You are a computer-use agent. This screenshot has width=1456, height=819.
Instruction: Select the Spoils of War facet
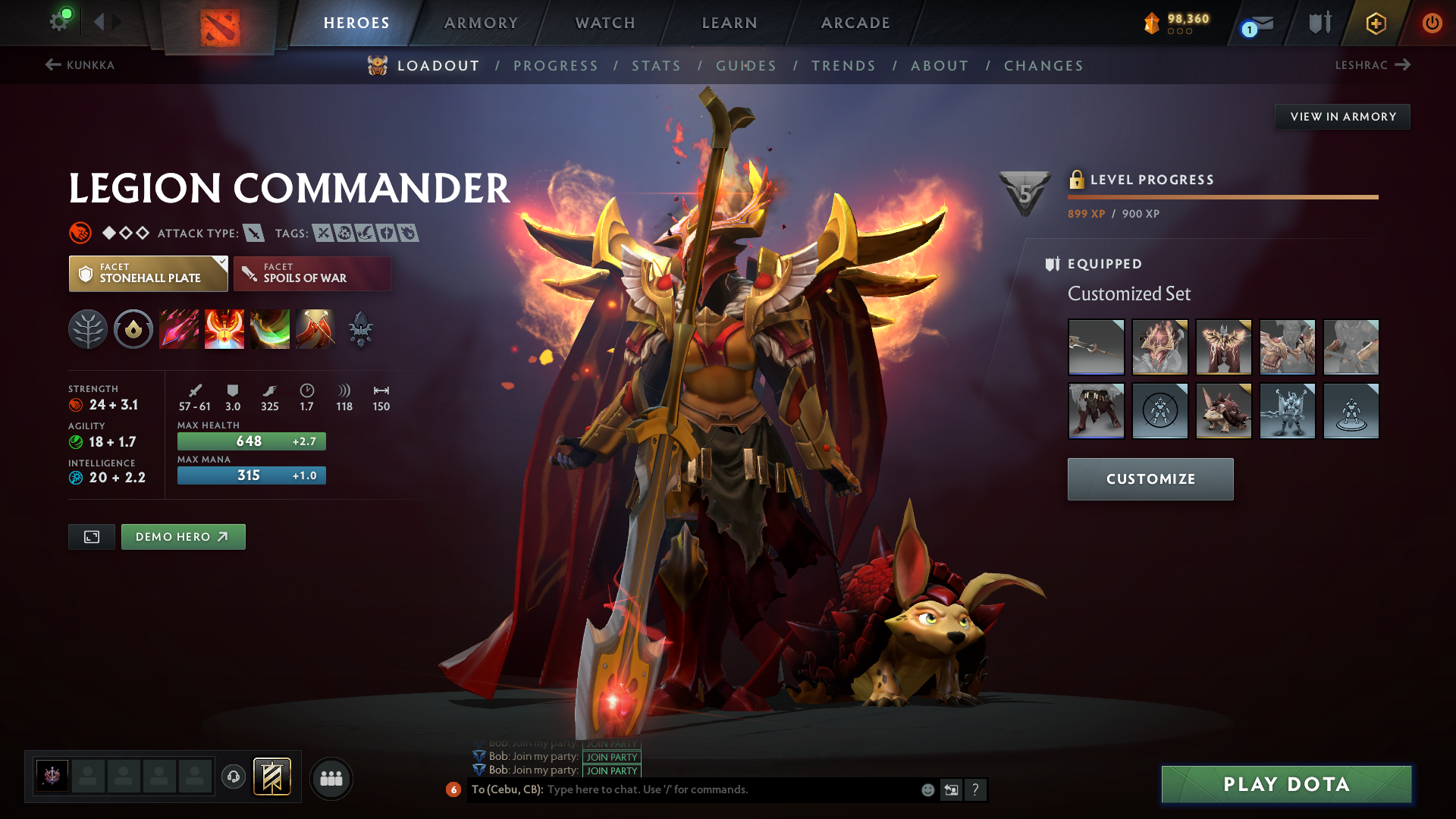point(312,274)
